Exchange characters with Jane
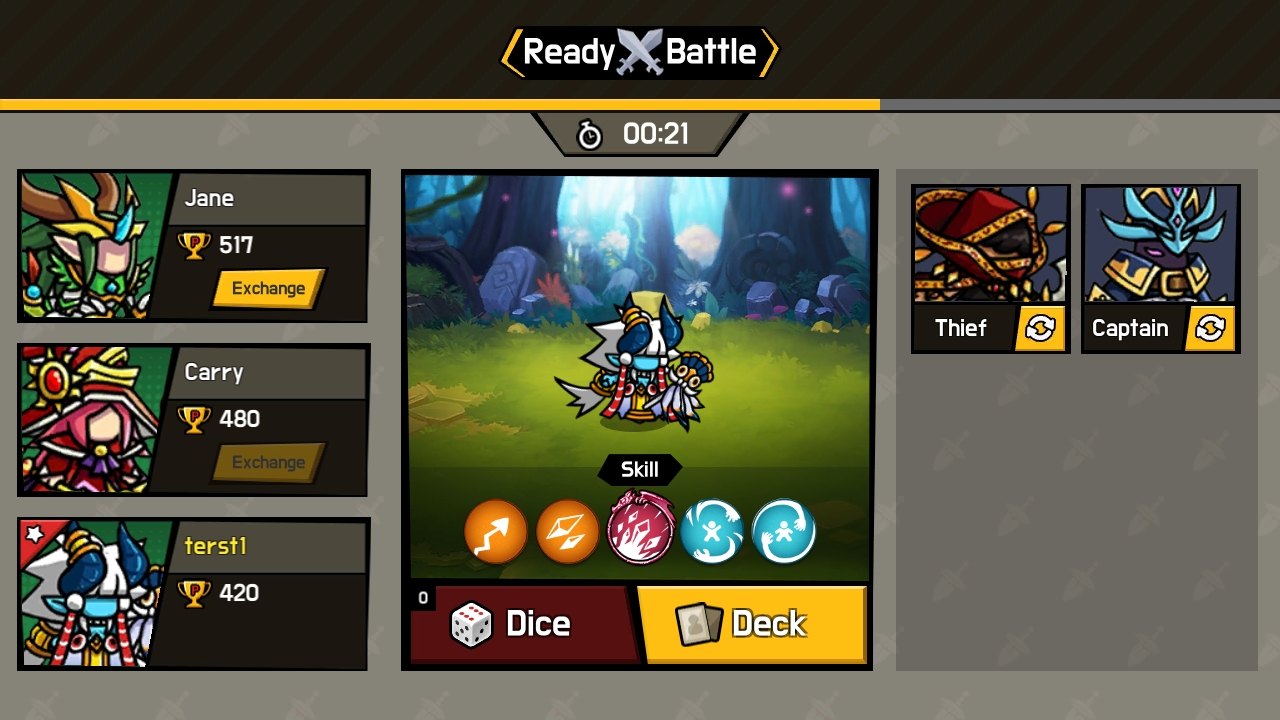1280x720 pixels. 268,289
